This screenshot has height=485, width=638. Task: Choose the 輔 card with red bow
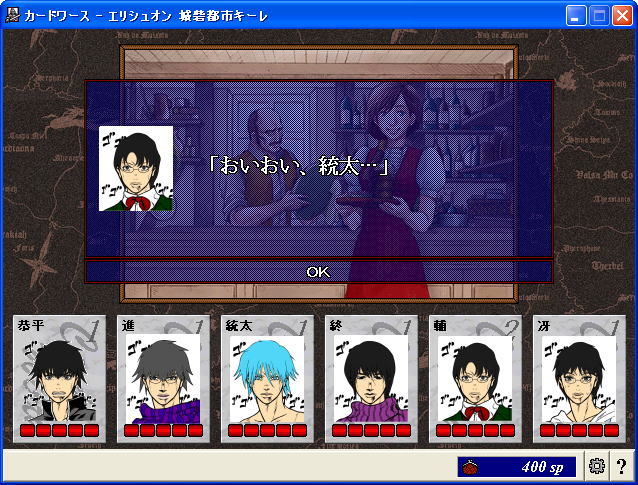point(475,379)
